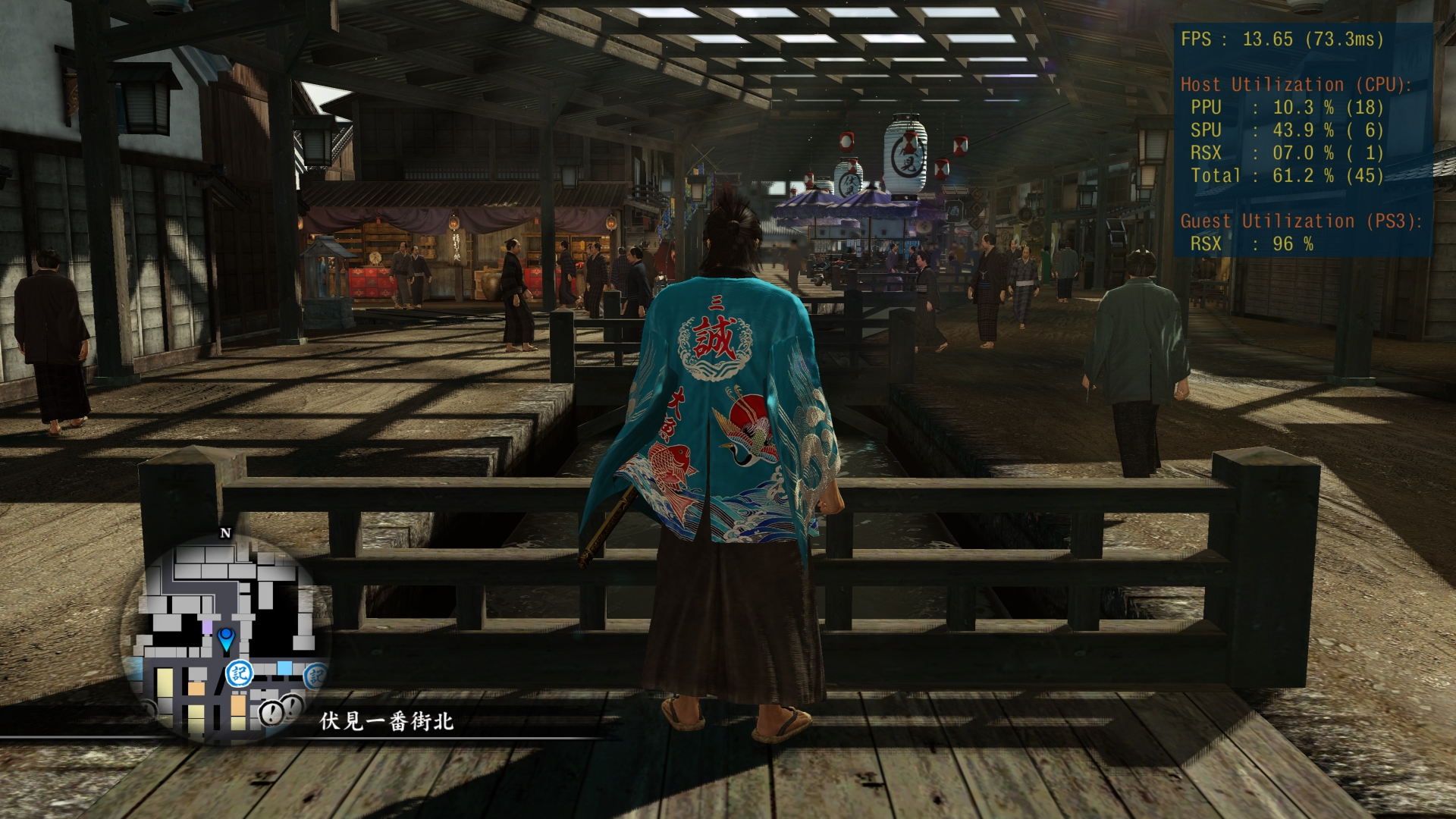
Task: Click the Total 61.2 % utilization readout
Action: coord(1287,174)
